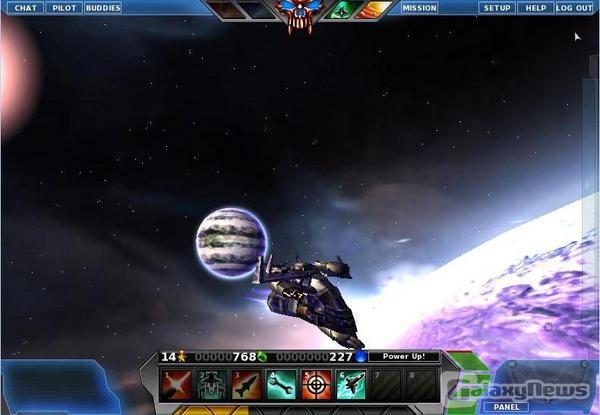Click the skull emblem at top center
This screenshot has width=600, height=415.
pos(300,15)
